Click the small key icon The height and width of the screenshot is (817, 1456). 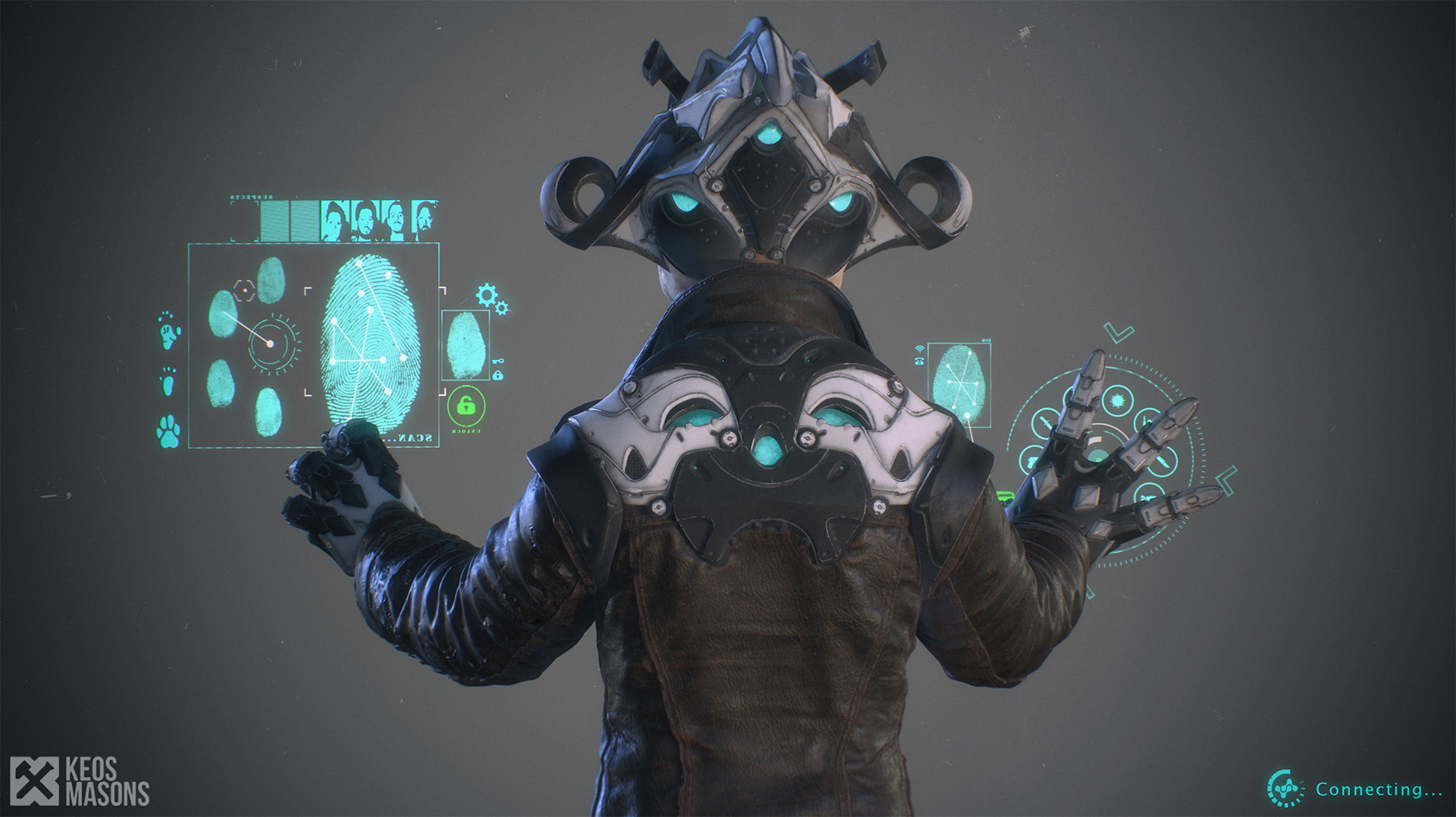click(498, 362)
